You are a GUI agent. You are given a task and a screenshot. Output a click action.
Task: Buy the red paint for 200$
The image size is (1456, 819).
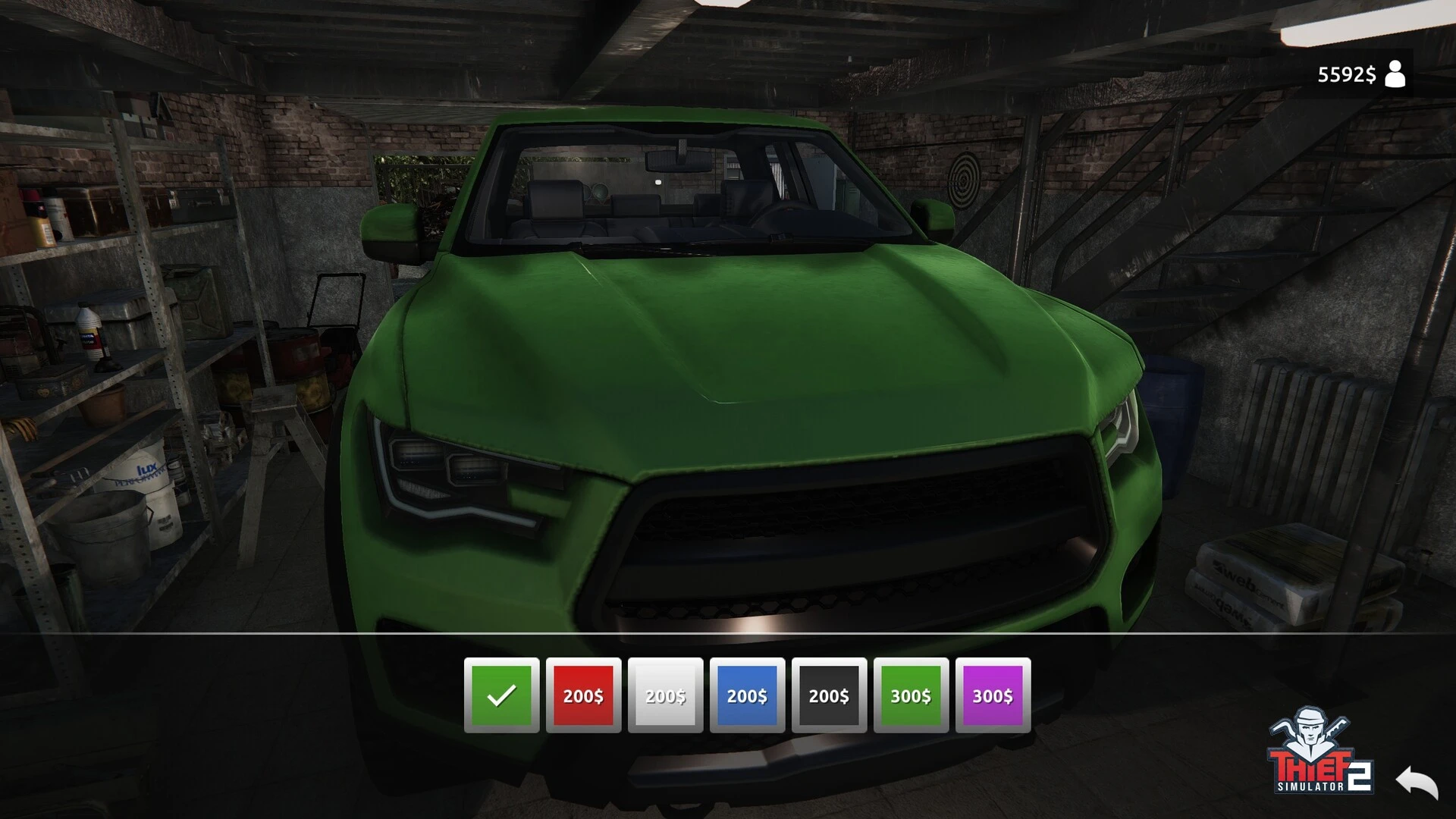pyautogui.click(x=583, y=695)
